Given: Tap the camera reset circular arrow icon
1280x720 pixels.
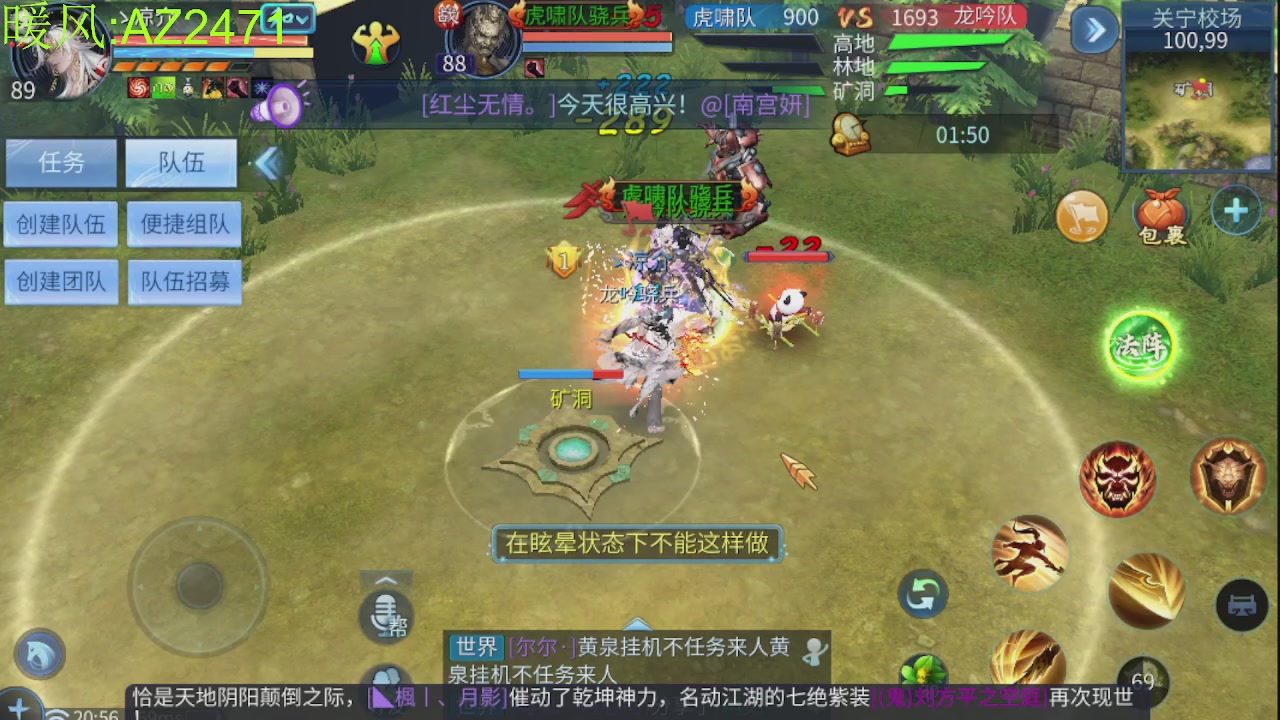Looking at the screenshot, I should click(921, 594).
